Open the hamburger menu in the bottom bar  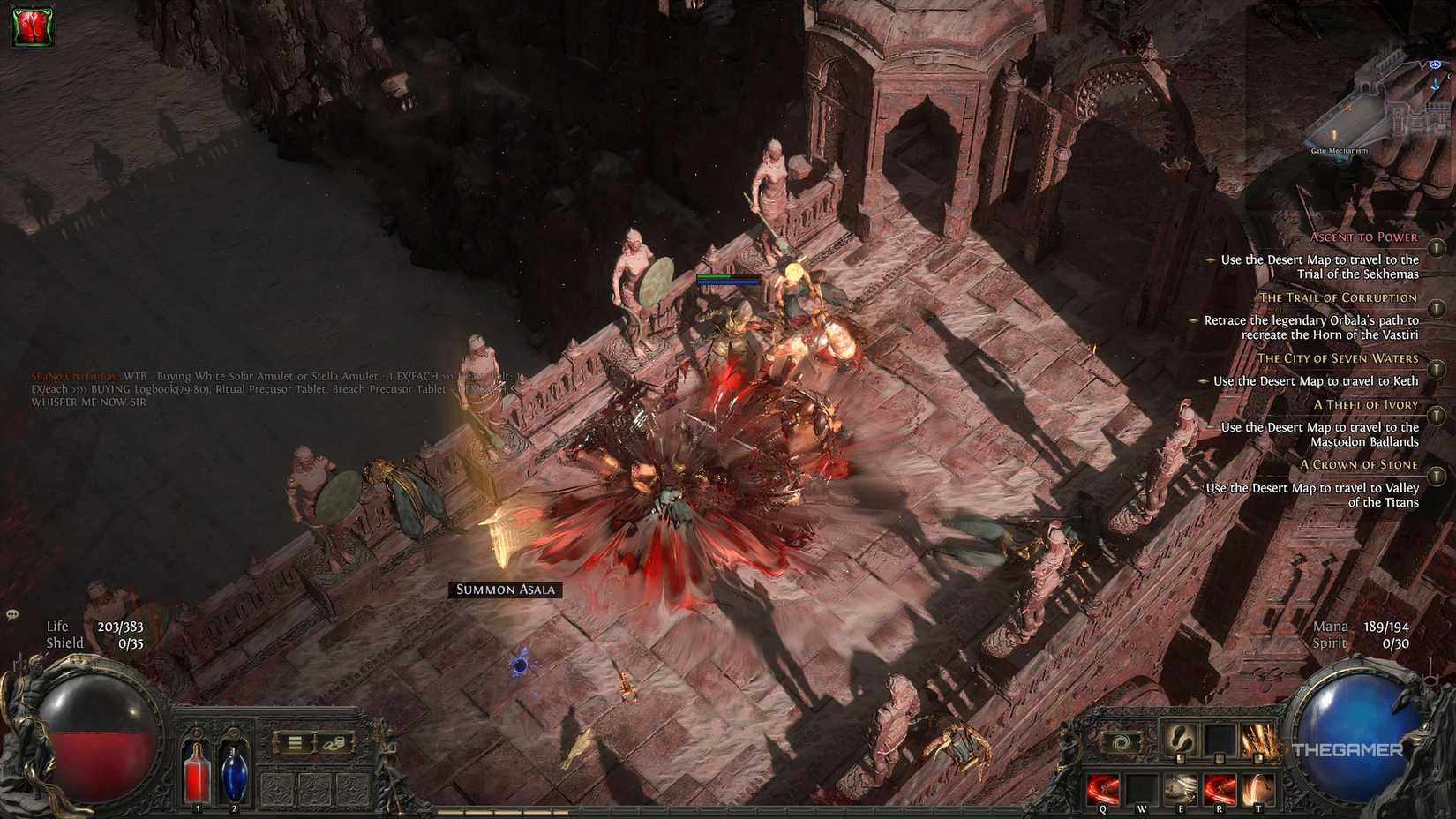click(x=295, y=742)
